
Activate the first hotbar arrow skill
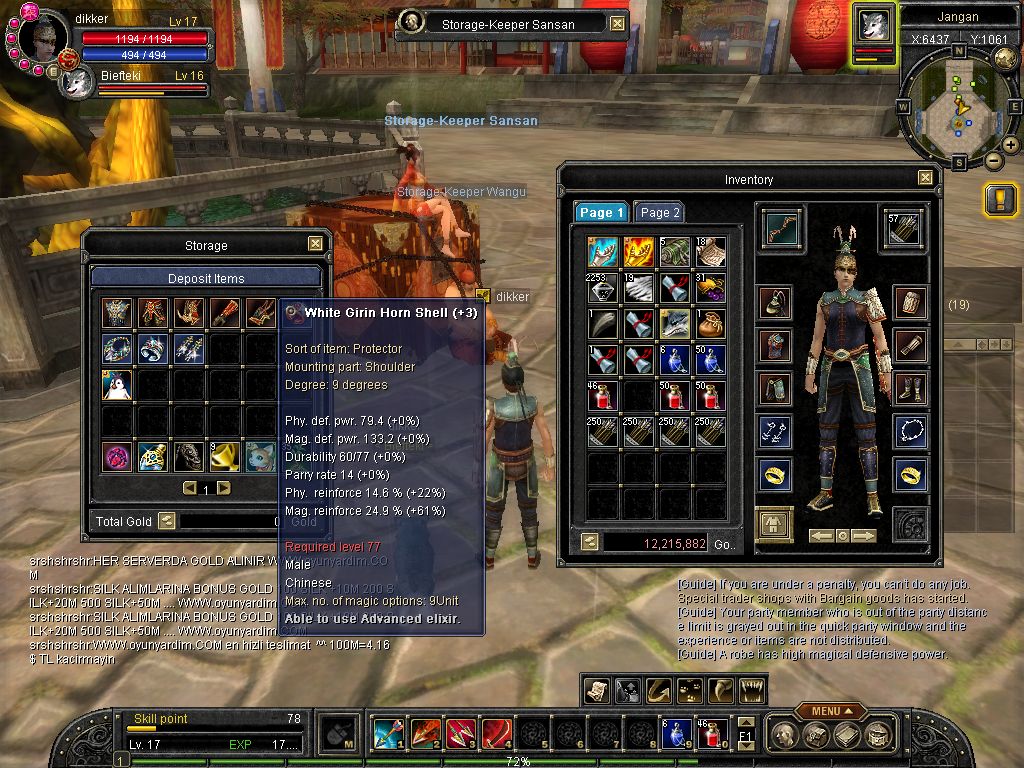[x=387, y=734]
